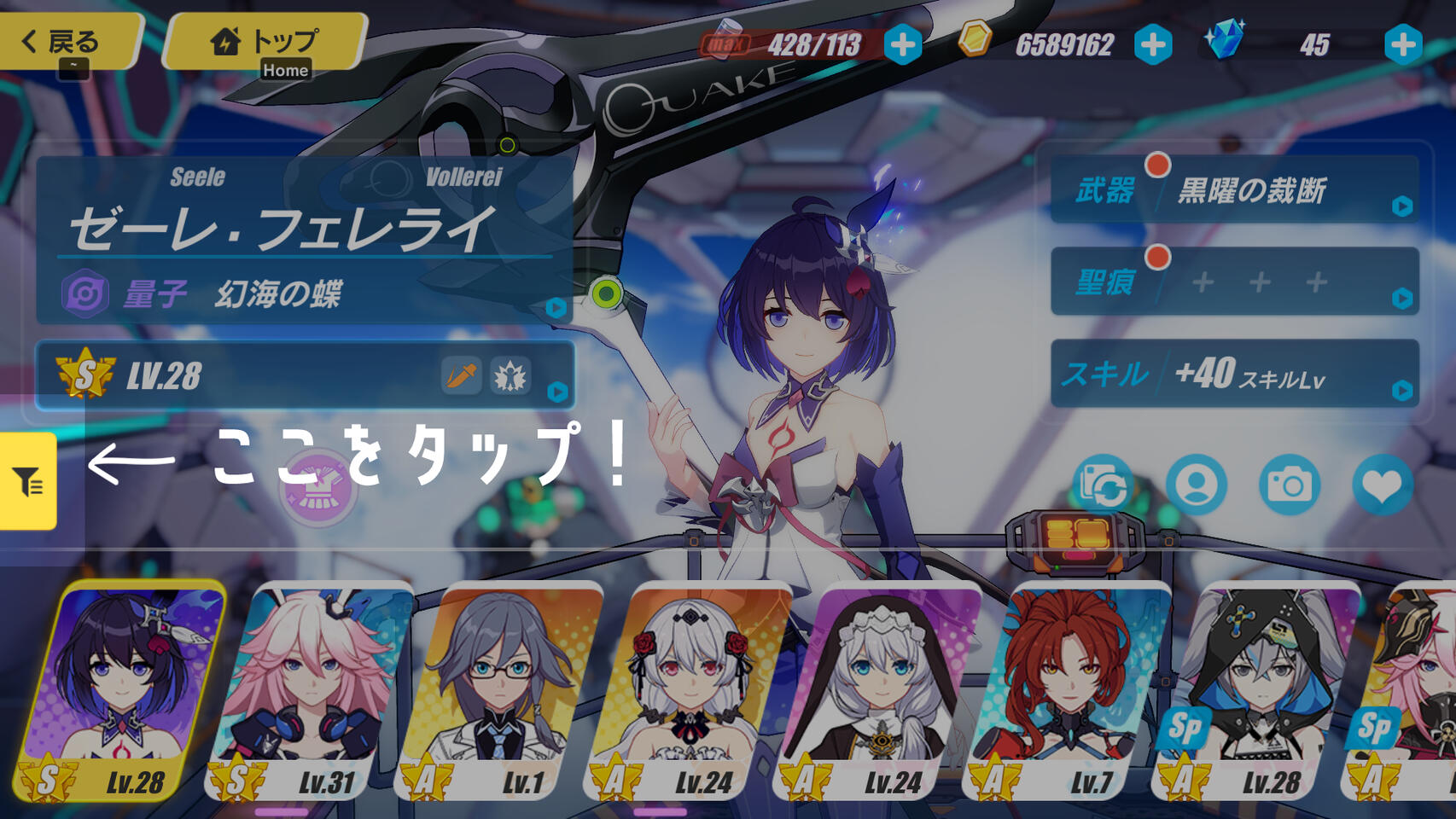Click the heart favorite icon
Viewport: 1456px width, 819px height.
click(x=1382, y=485)
